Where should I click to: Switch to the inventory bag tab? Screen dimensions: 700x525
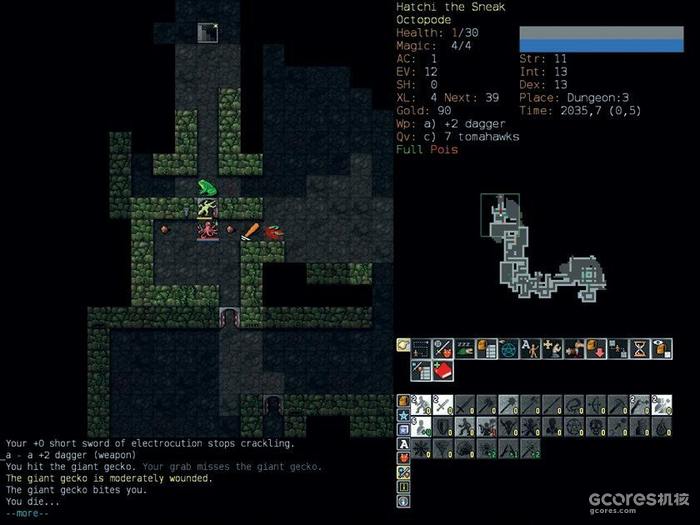click(x=403, y=402)
